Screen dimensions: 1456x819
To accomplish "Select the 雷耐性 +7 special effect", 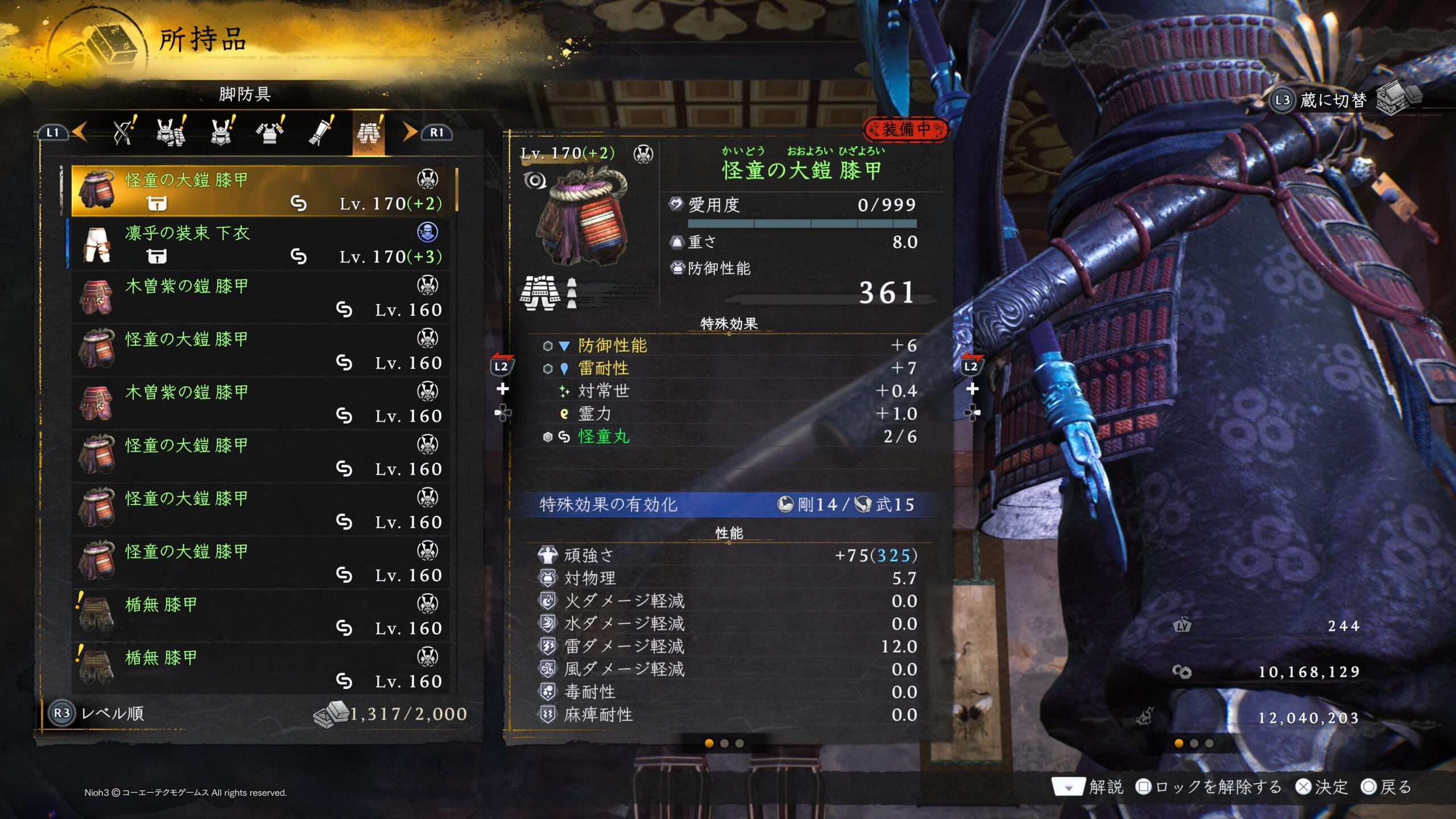I will [729, 368].
